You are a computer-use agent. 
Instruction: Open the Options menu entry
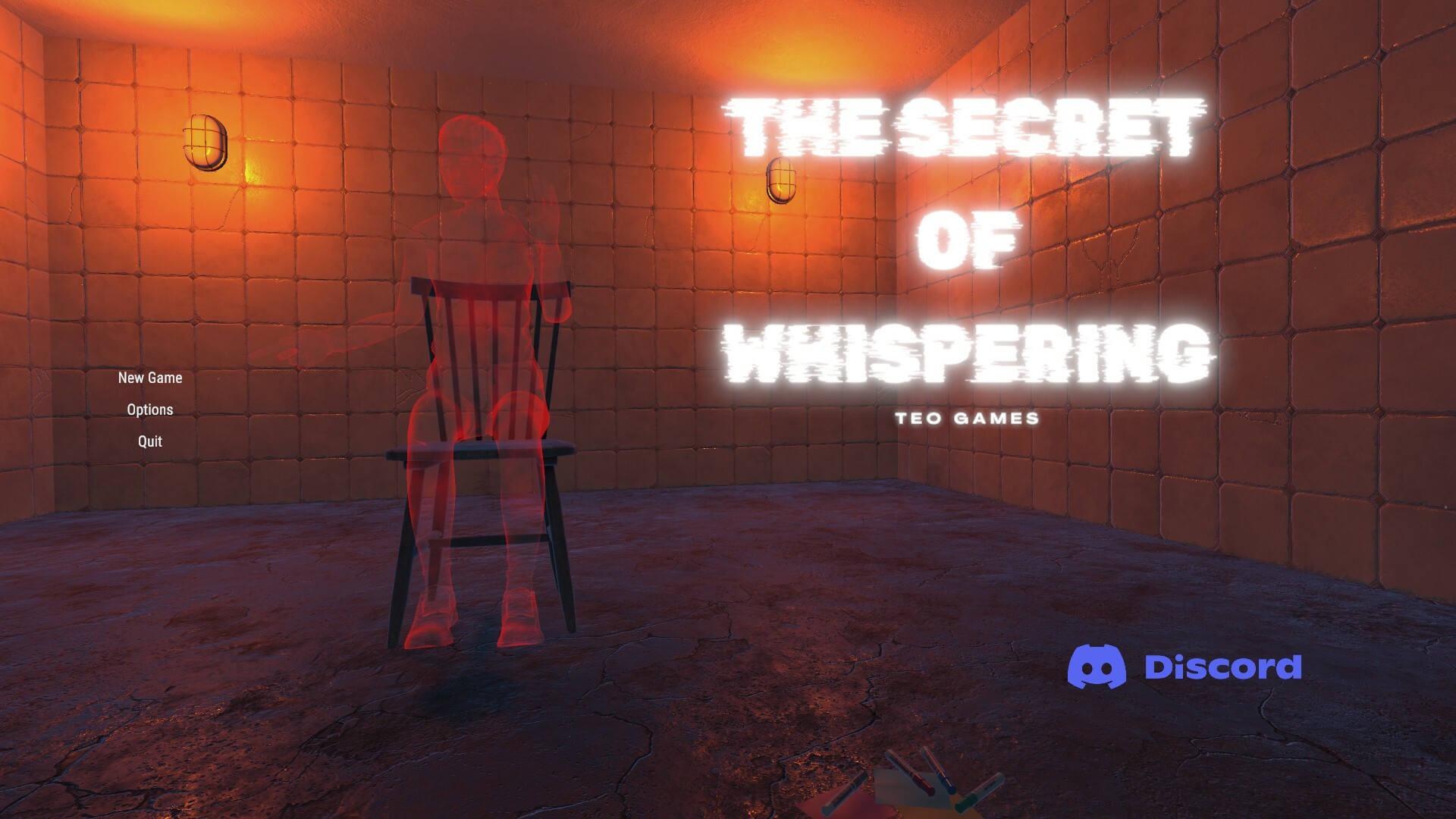150,409
